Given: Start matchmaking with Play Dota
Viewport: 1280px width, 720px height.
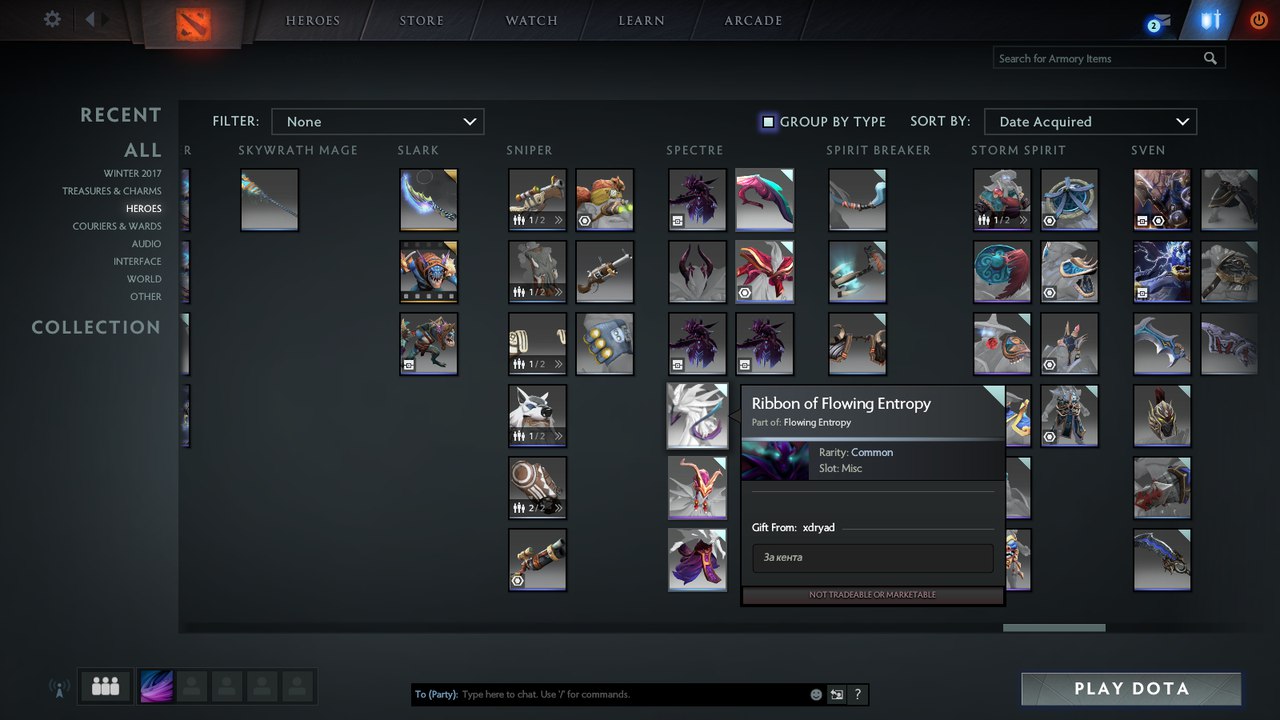Looking at the screenshot, I should (x=1131, y=689).
